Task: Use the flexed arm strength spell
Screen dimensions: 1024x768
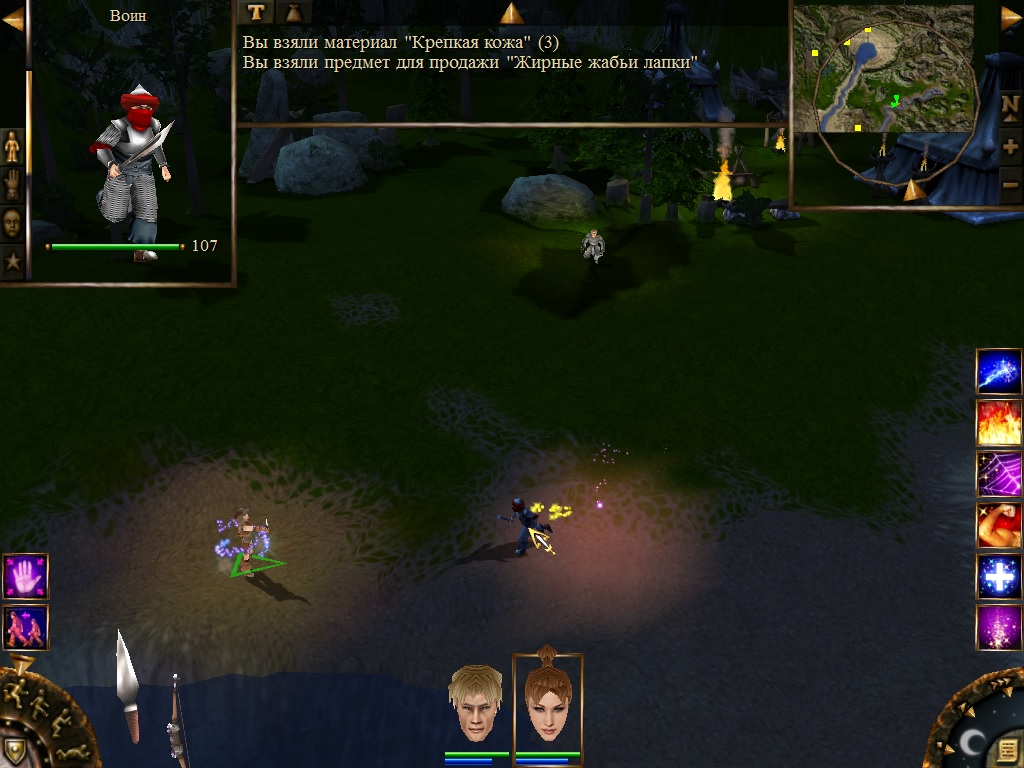Action: [998, 526]
